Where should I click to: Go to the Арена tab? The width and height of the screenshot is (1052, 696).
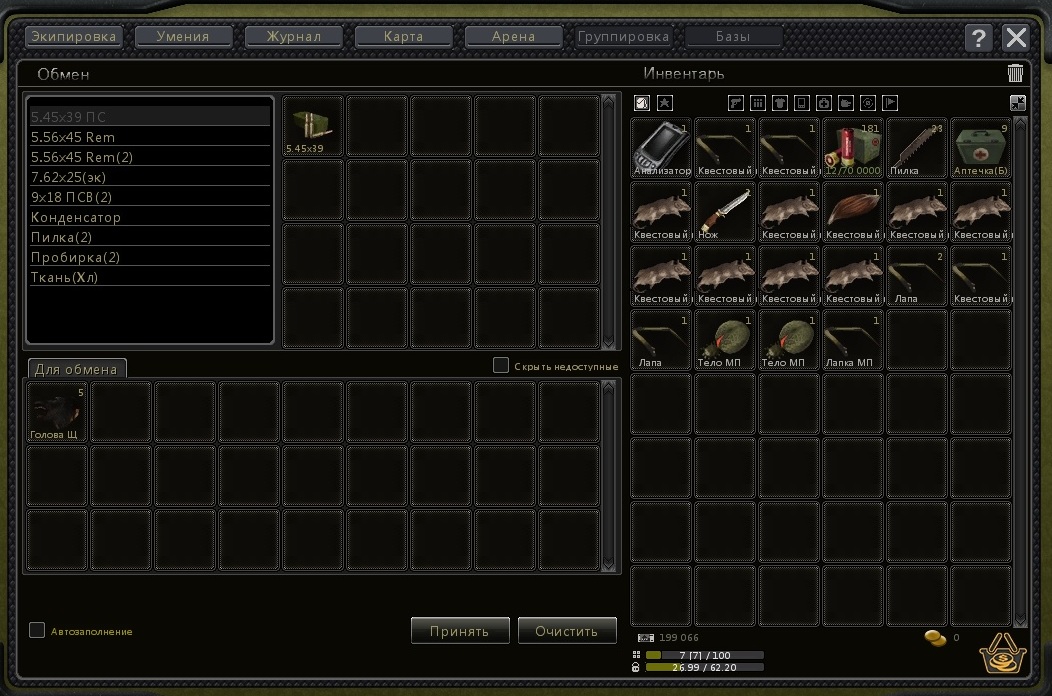tap(514, 37)
